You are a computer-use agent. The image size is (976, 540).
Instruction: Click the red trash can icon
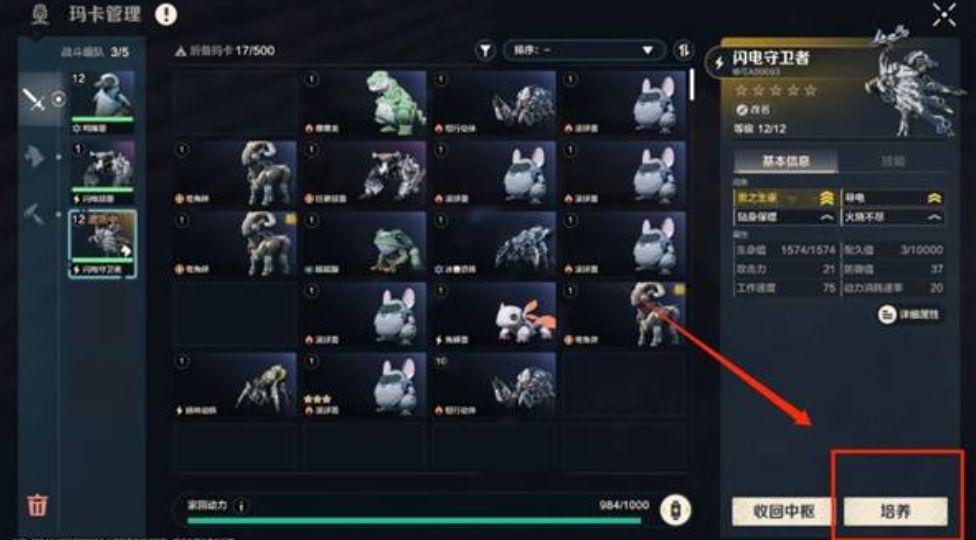click(37, 505)
